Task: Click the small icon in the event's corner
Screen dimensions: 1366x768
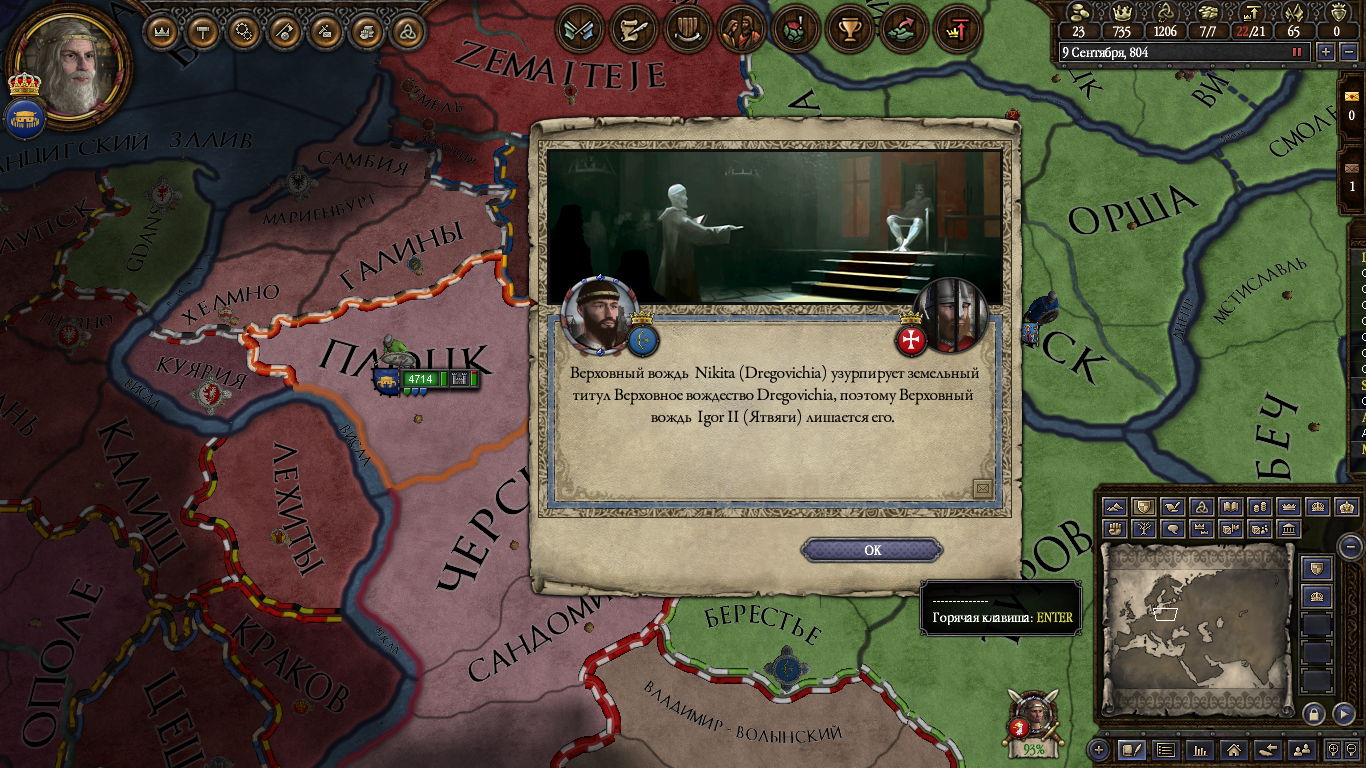Action: click(982, 488)
